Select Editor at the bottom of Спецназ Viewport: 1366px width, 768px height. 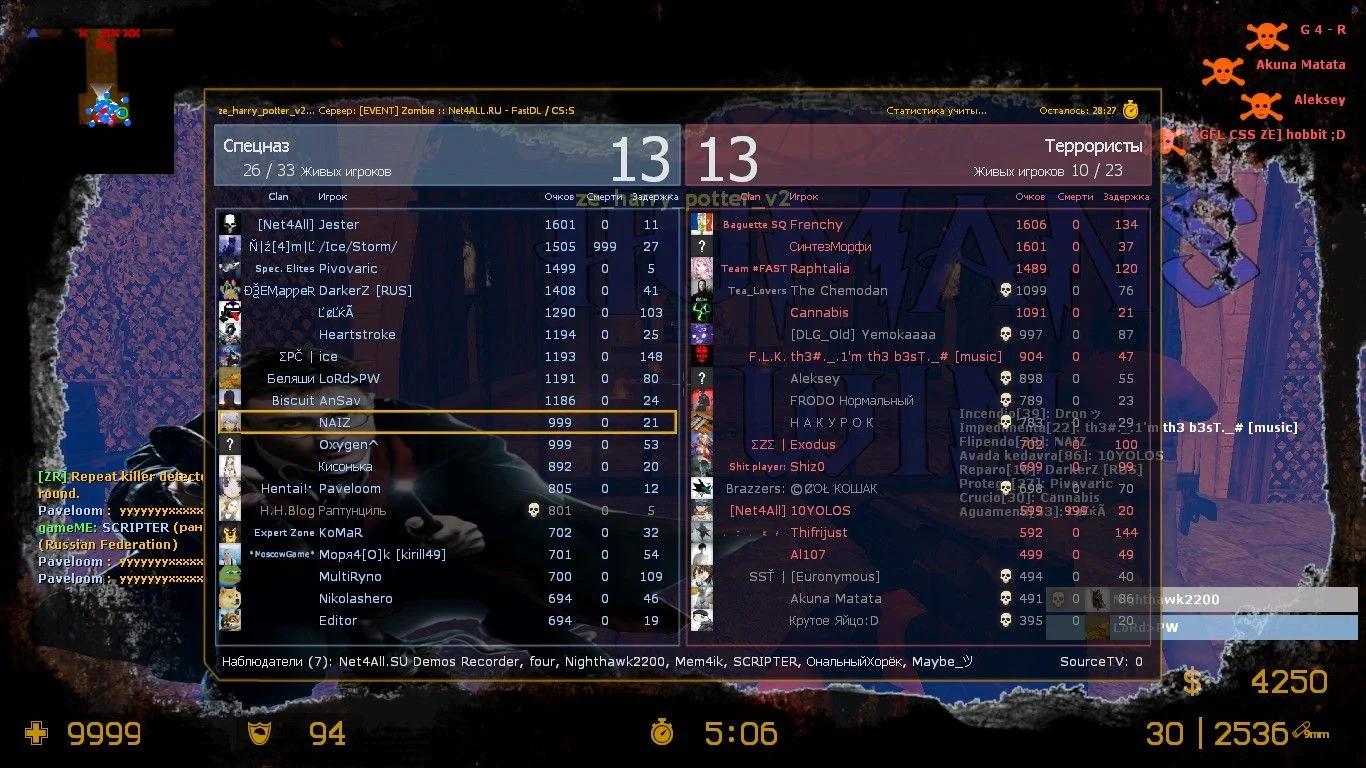point(446,621)
